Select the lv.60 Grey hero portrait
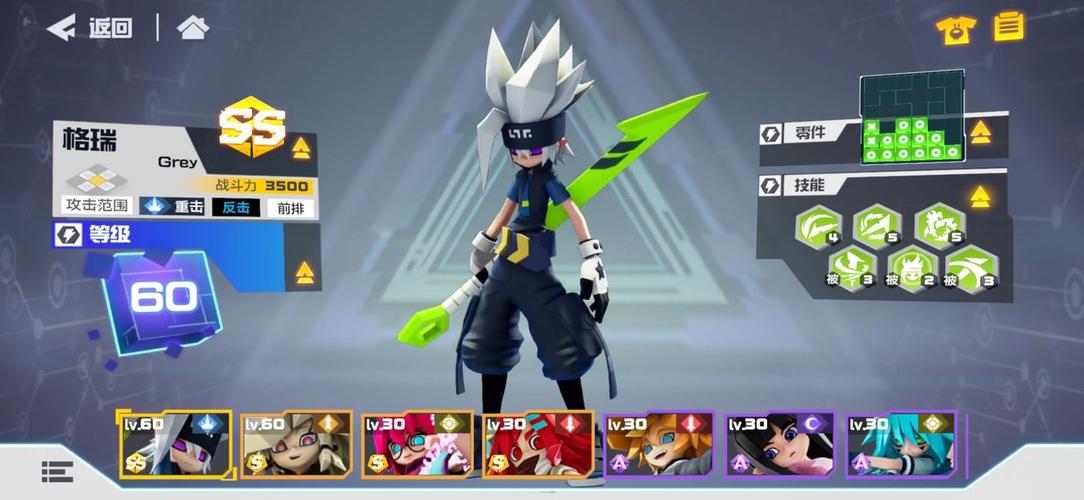Image resolution: width=1084 pixels, height=500 pixels. 176,444
